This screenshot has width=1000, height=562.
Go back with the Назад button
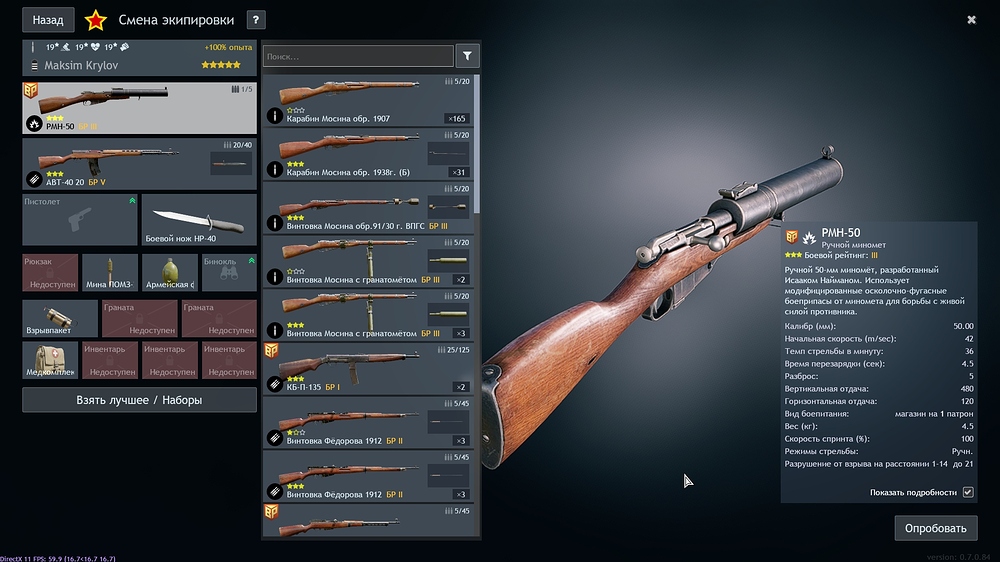point(48,19)
